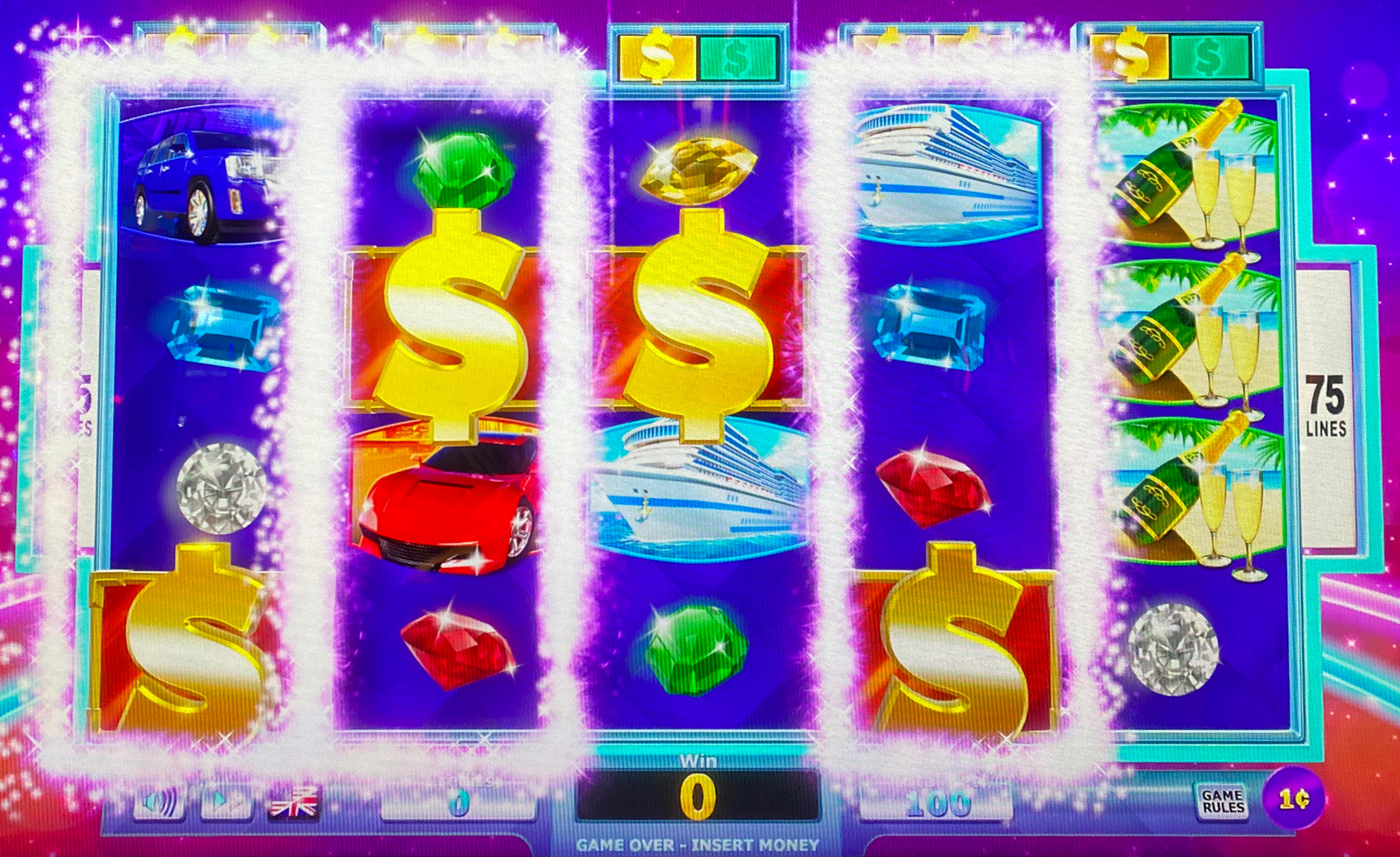Screen dimensions: 1400x857
Task: Click the gold dollar sign collected above reel three
Action: pyautogui.click(x=658, y=54)
